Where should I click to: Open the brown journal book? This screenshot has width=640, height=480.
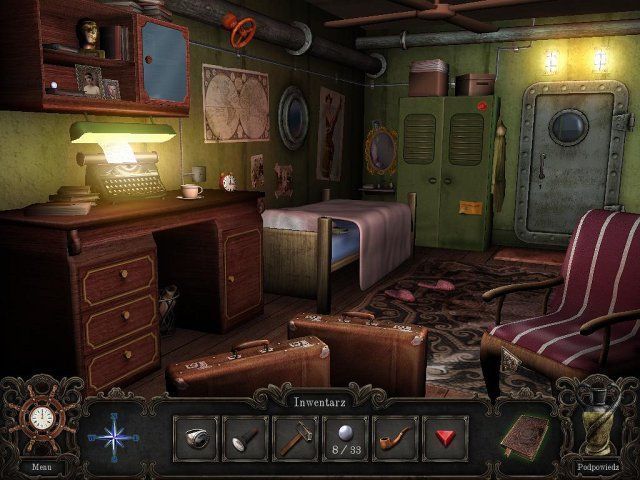pyautogui.click(x=524, y=435)
